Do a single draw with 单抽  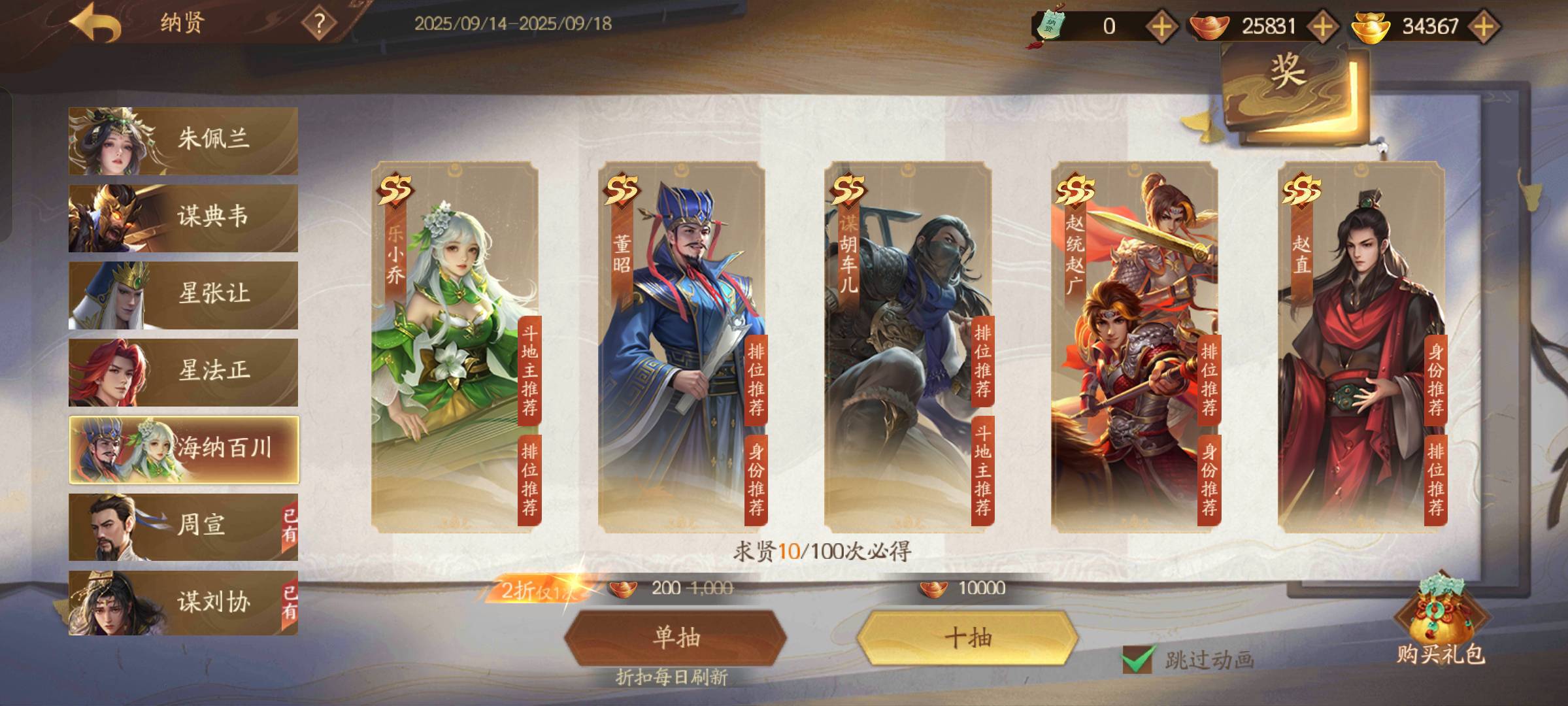(675, 637)
